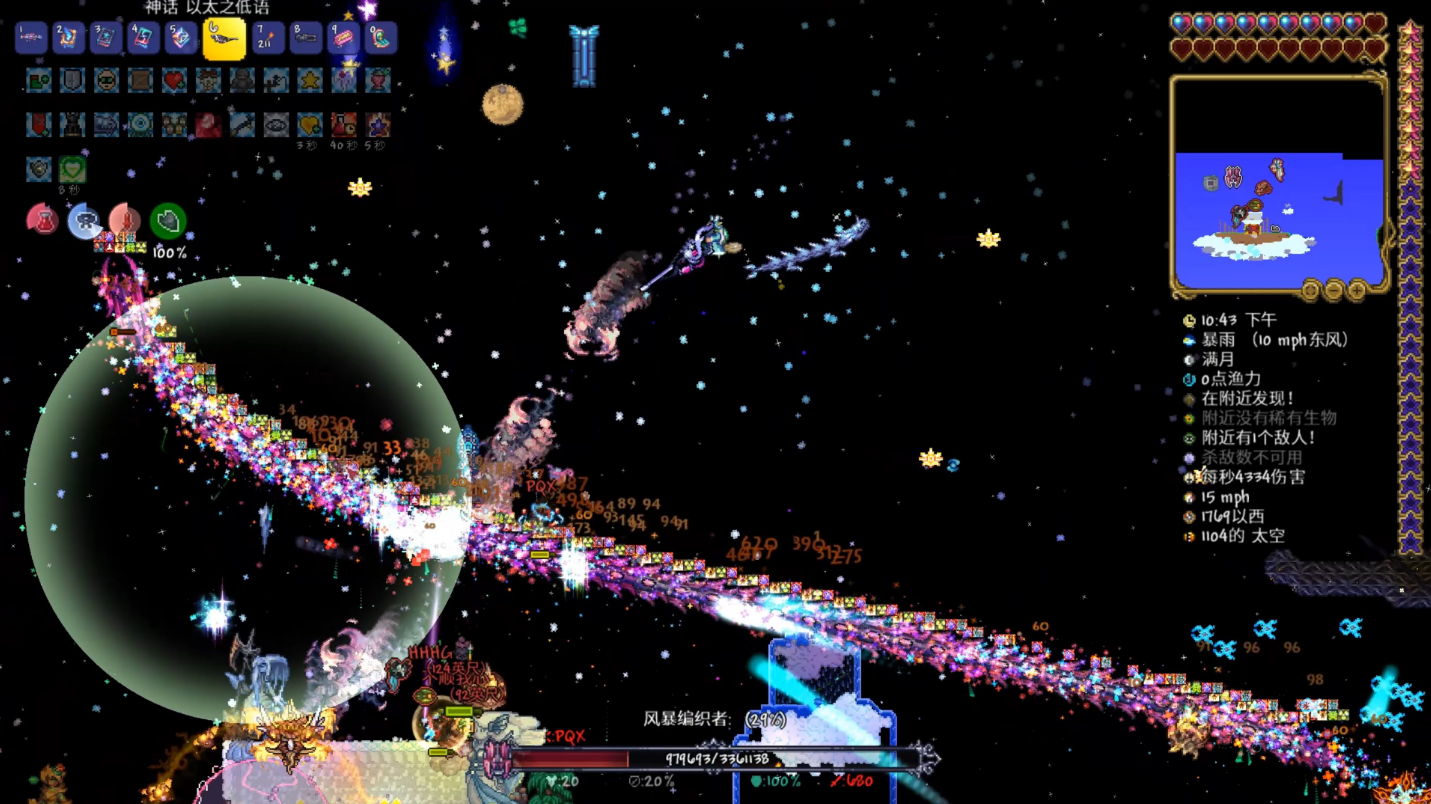Screen dimensions: 1431x804
Task: Switch to the dark gun in slot 8
Action: tap(306, 39)
